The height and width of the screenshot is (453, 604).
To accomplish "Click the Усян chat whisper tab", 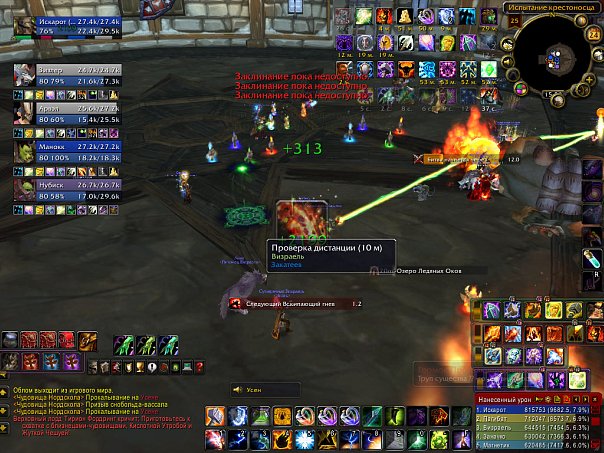I will coord(265,391).
